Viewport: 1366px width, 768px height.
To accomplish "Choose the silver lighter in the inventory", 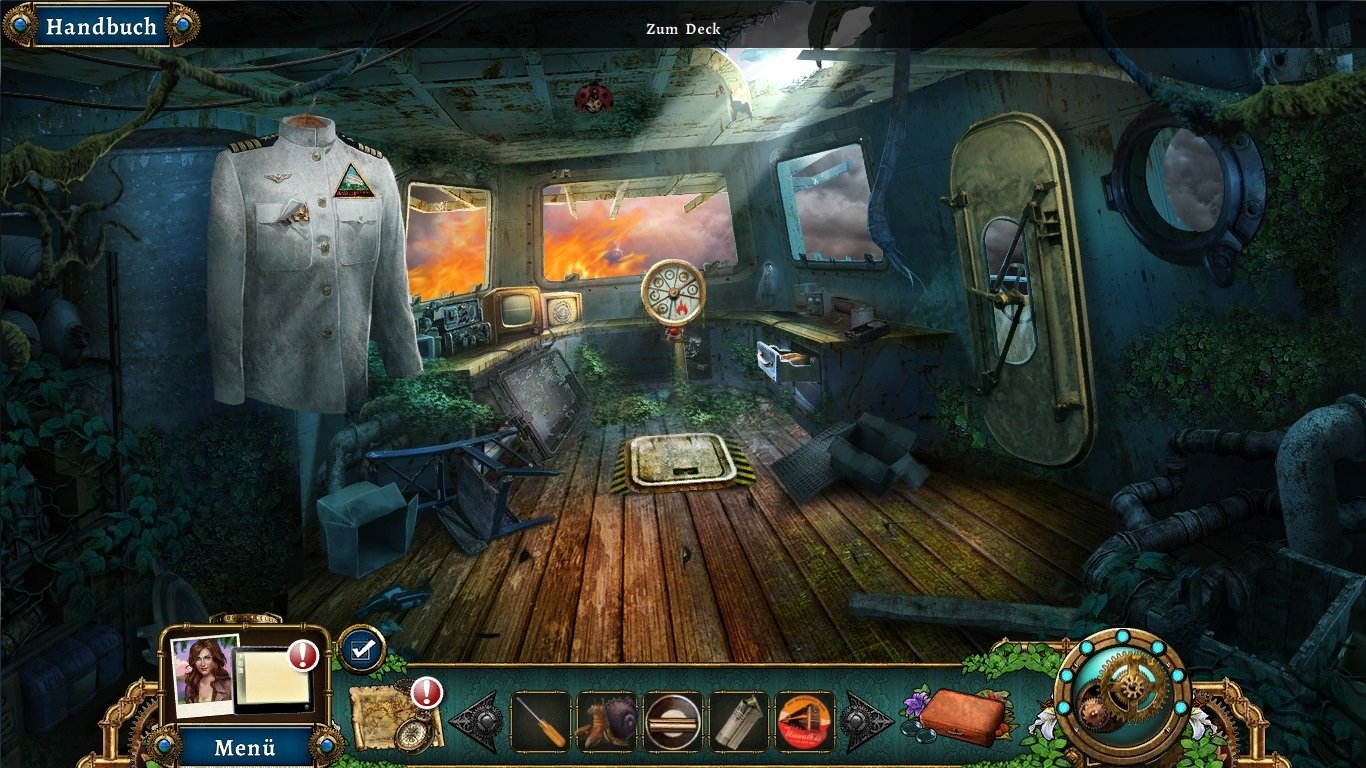I will [738, 721].
